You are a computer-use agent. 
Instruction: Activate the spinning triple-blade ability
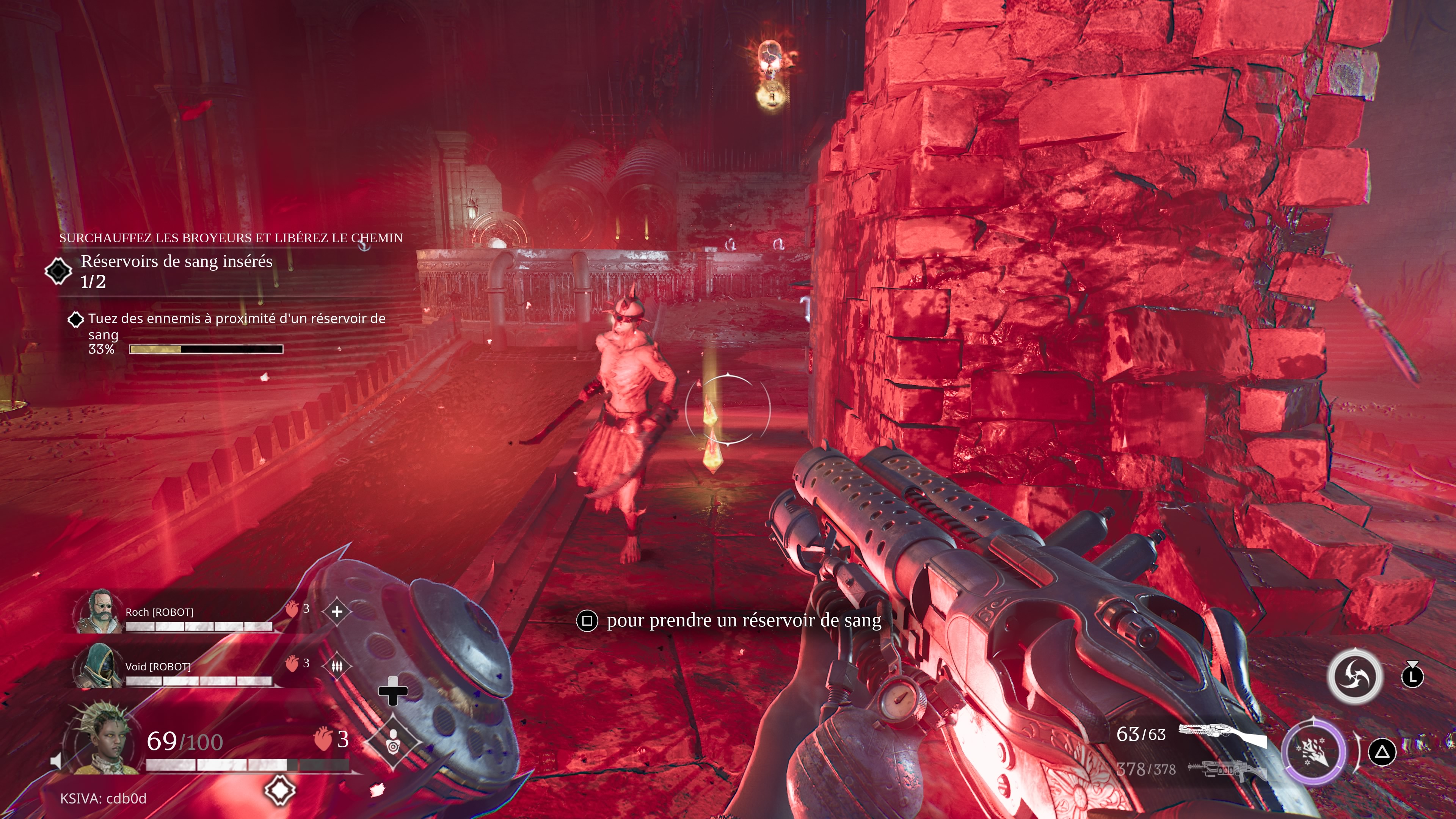(1354, 676)
